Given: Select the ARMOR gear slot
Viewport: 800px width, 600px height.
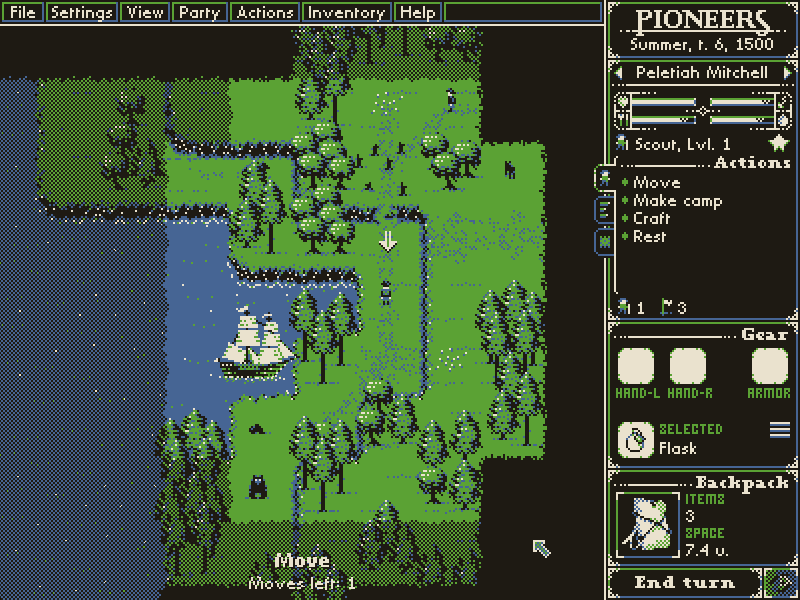Looking at the screenshot, I should (x=769, y=367).
